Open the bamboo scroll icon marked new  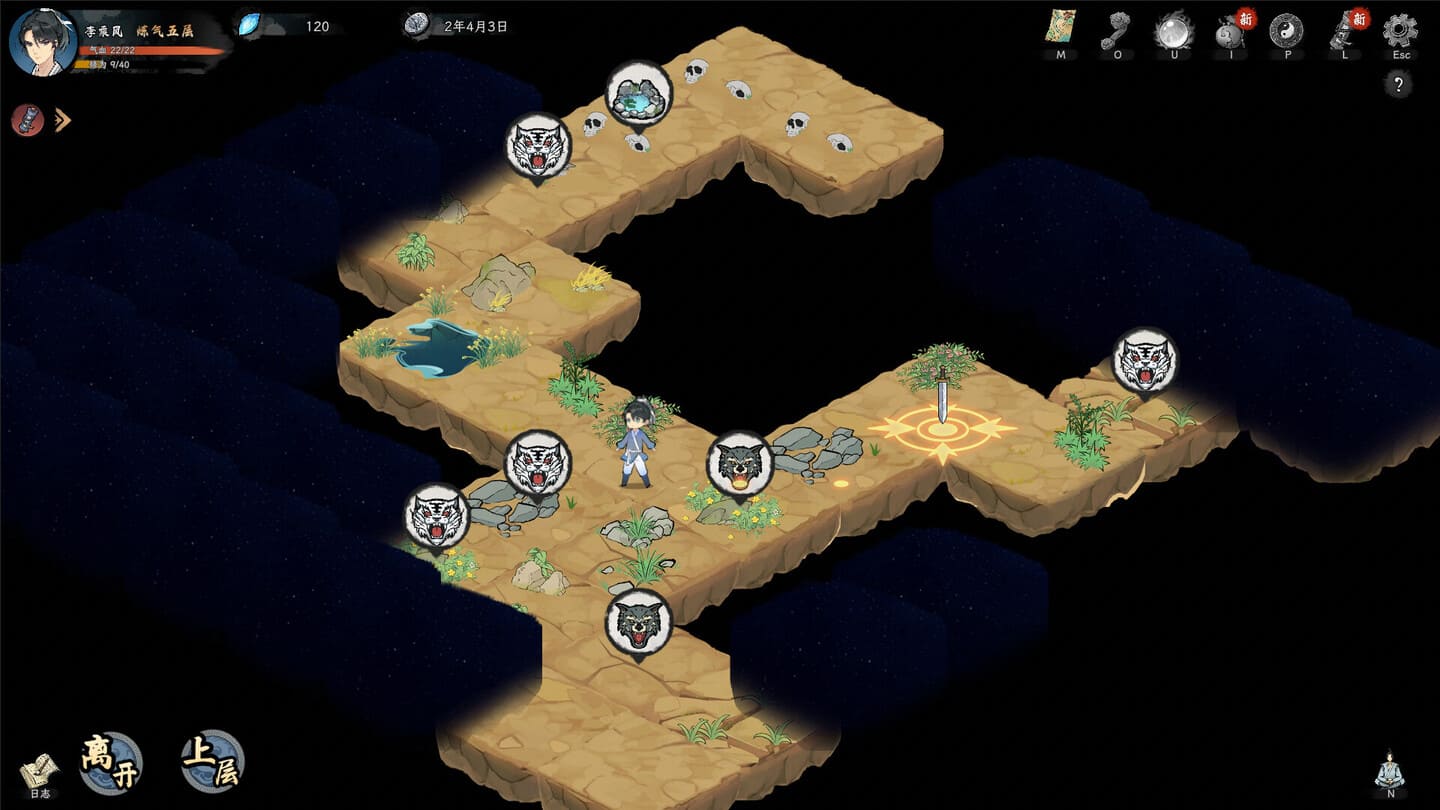1343,30
